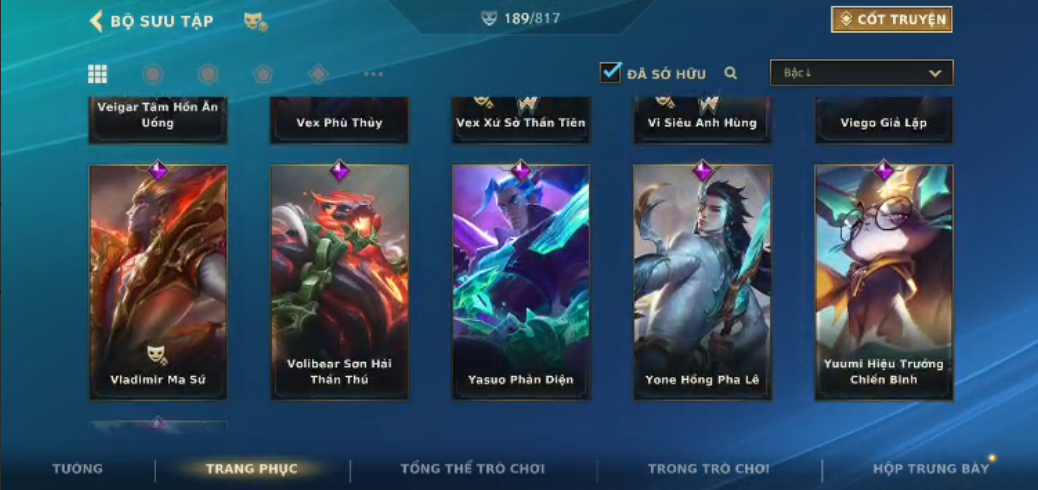
Task: View the Yasuo Phản Diện skin card
Action: click(520, 282)
